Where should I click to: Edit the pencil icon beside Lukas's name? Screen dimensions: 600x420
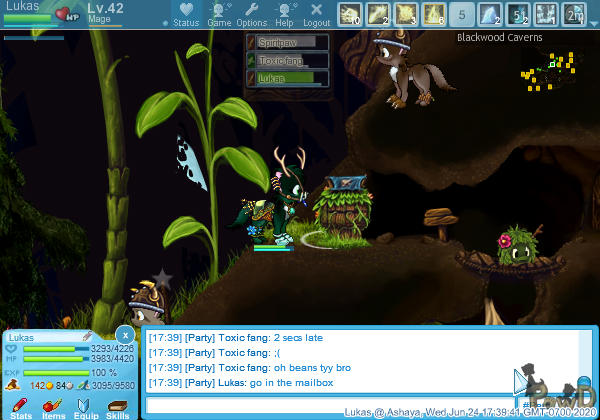pyautogui.click(x=88, y=336)
